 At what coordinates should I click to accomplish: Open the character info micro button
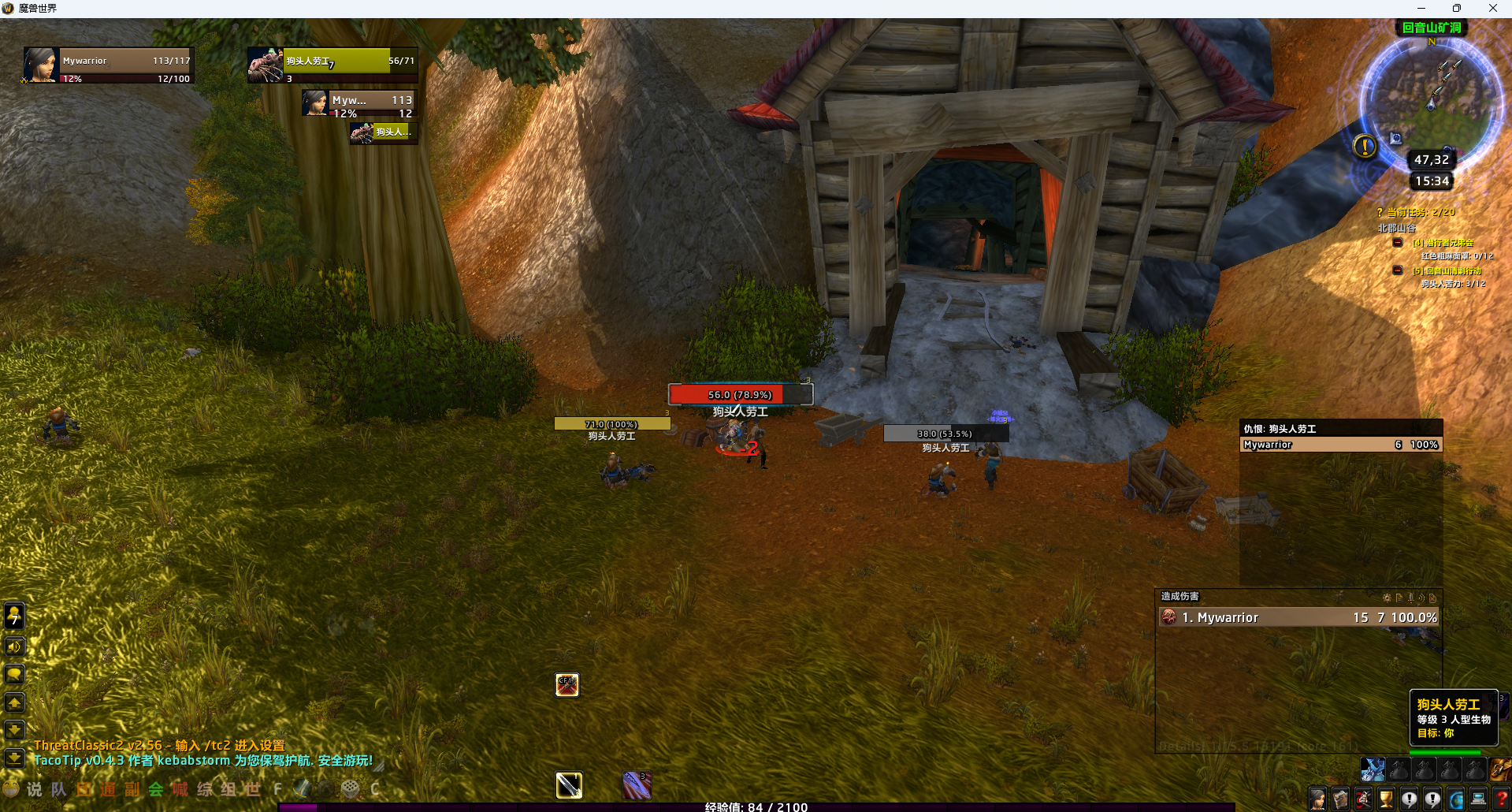pyautogui.click(x=1317, y=799)
